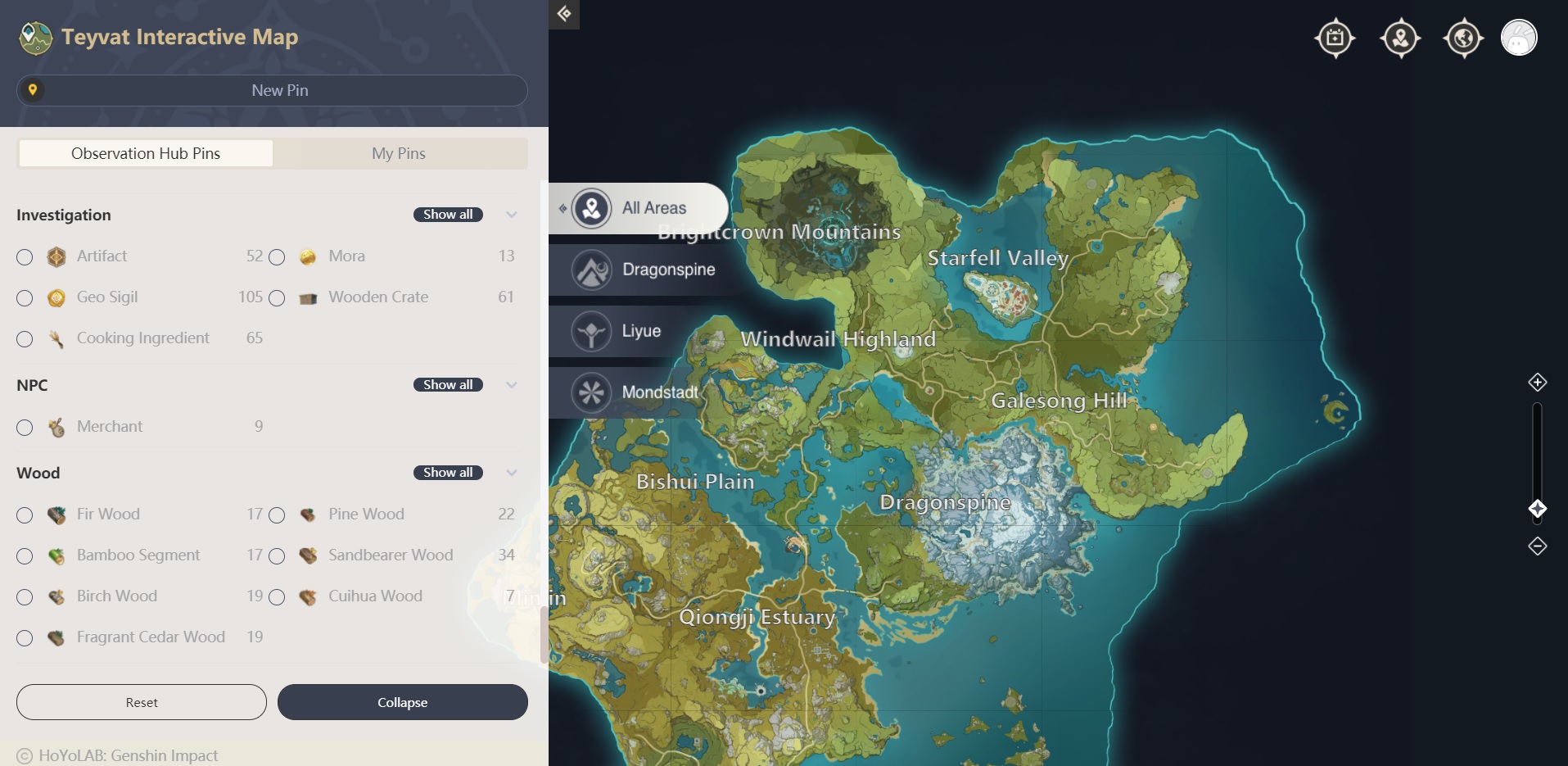
Task: Click the New Pin input field
Action: click(x=279, y=90)
